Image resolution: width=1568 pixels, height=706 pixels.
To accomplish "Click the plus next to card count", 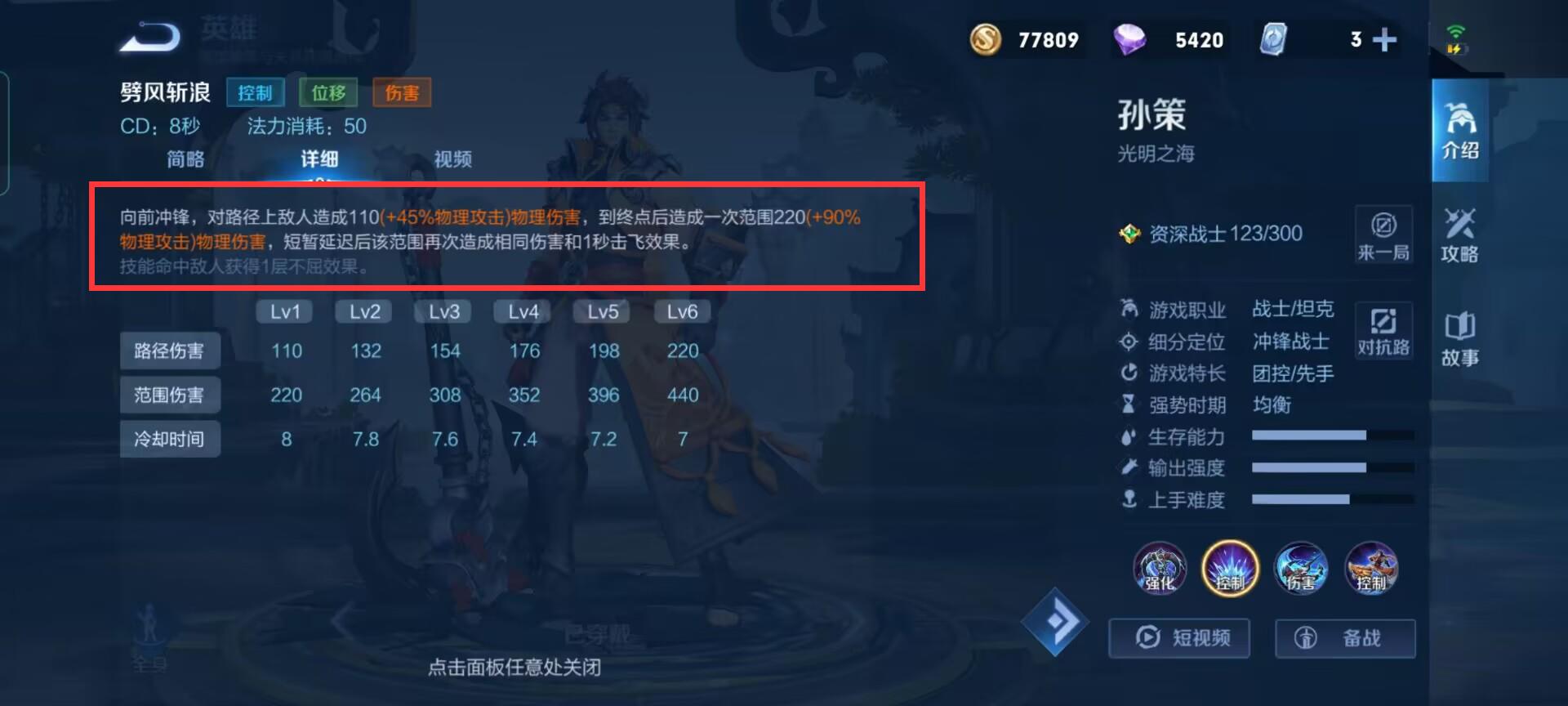I will pyautogui.click(x=1383, y=39).
